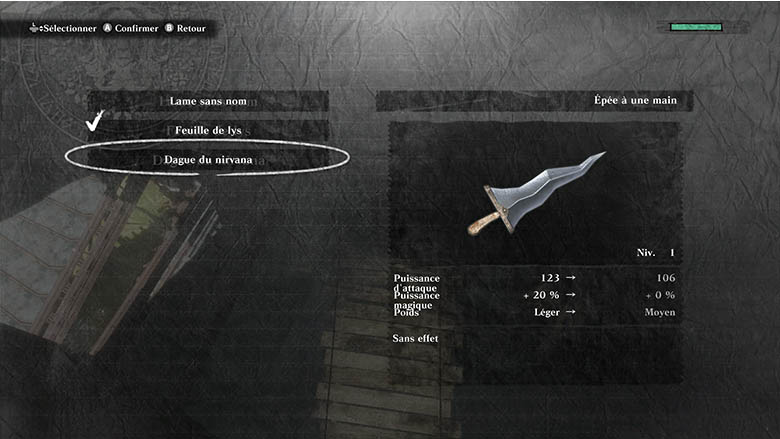Pick the Dague du nirvana entry
The image size is (780, 439).
click(208, 159)
